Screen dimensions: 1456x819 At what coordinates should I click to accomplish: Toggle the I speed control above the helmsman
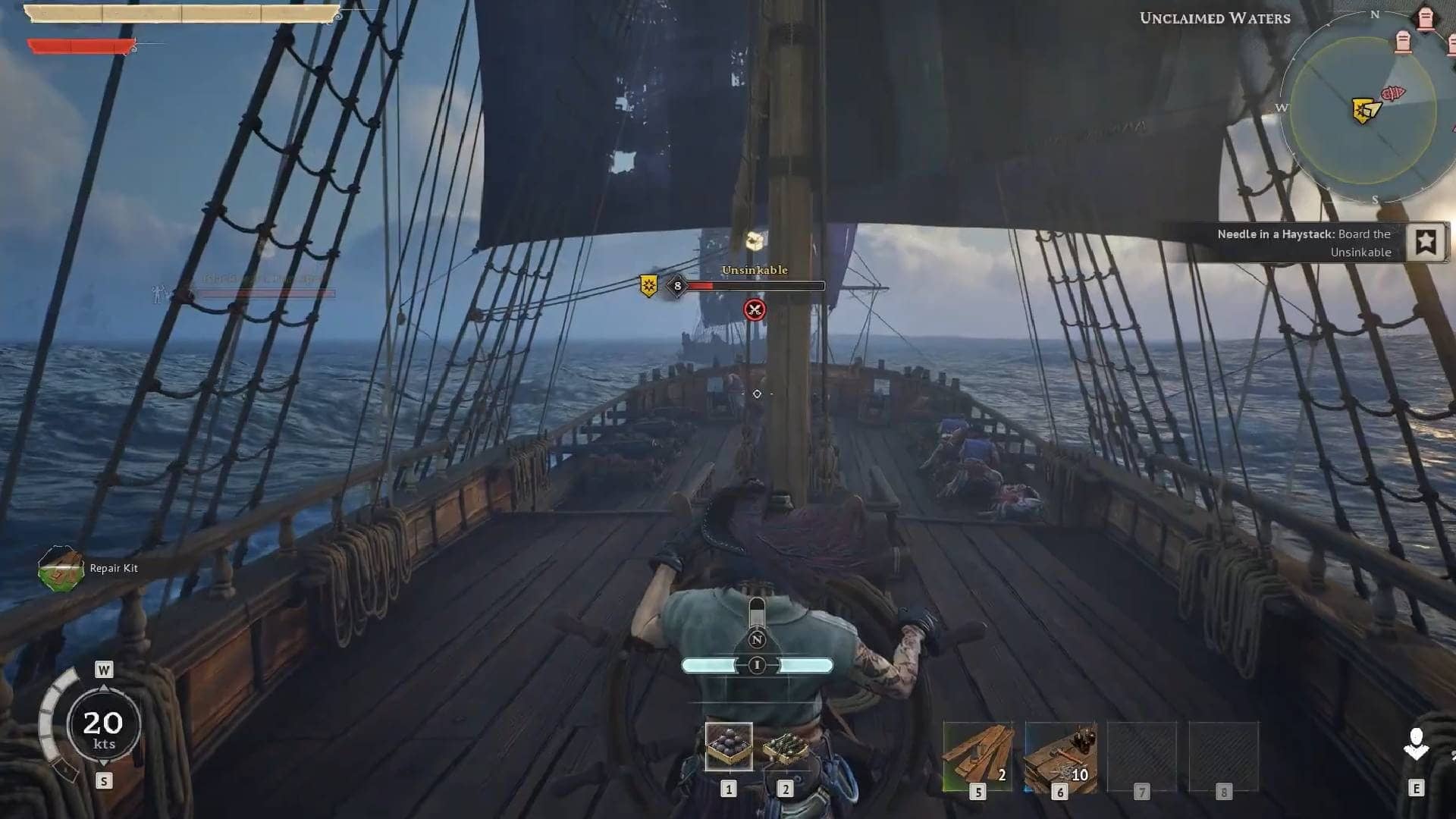[756, 666]
